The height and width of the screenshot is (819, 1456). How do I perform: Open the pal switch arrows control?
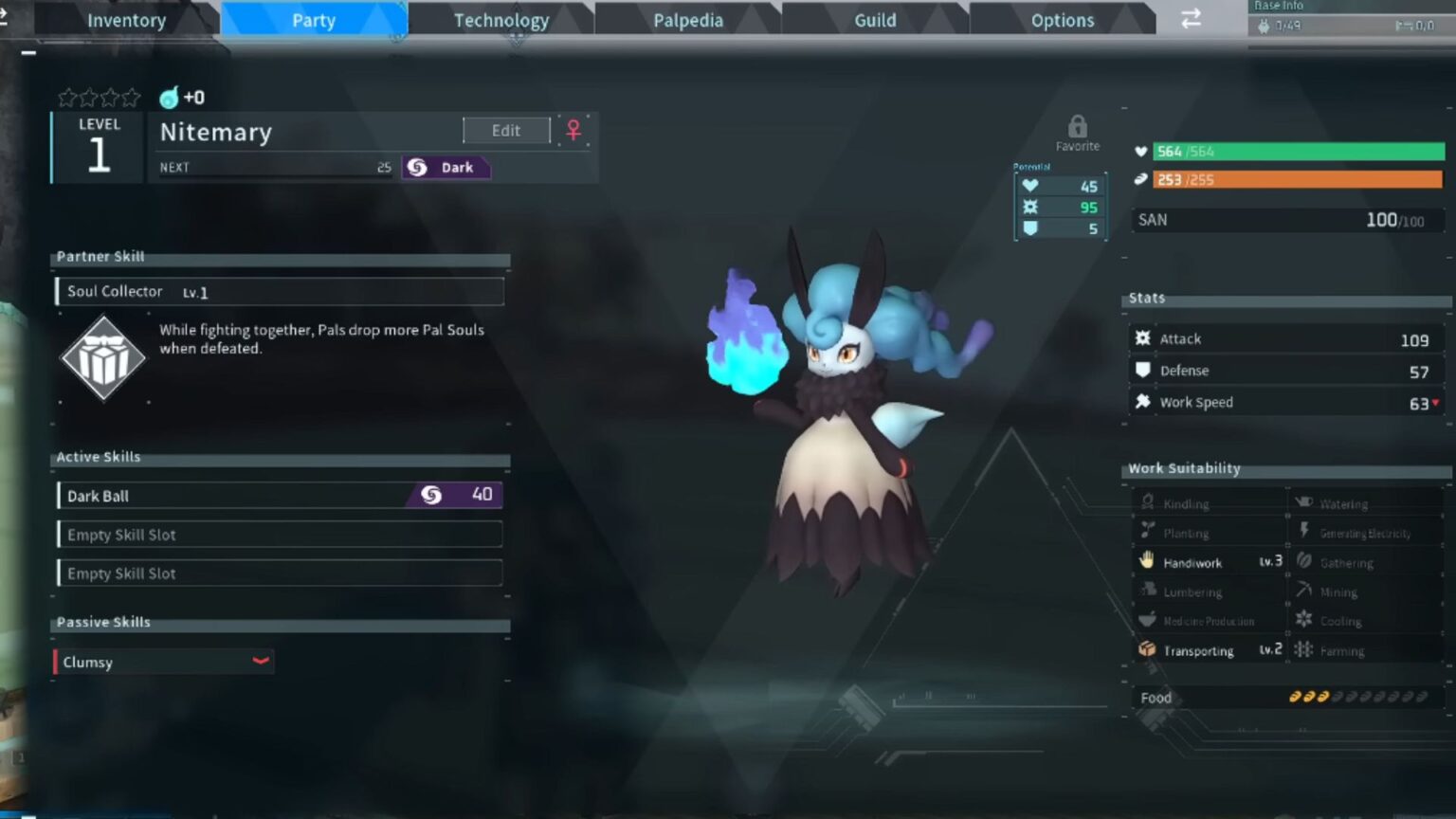pyautogui.click(x=1191, y=19)
